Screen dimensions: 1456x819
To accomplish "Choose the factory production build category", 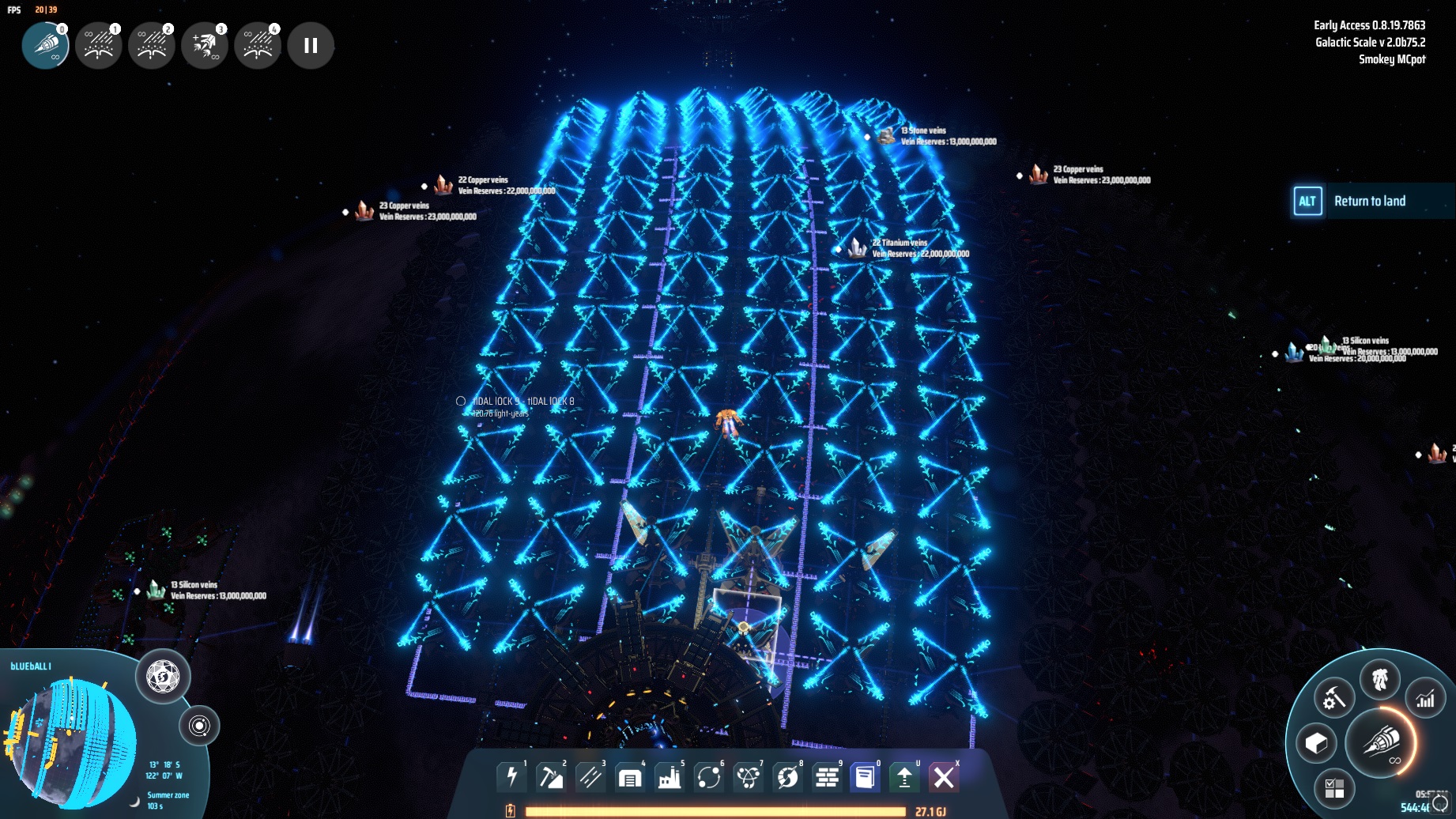I will (x=670, y=777).
